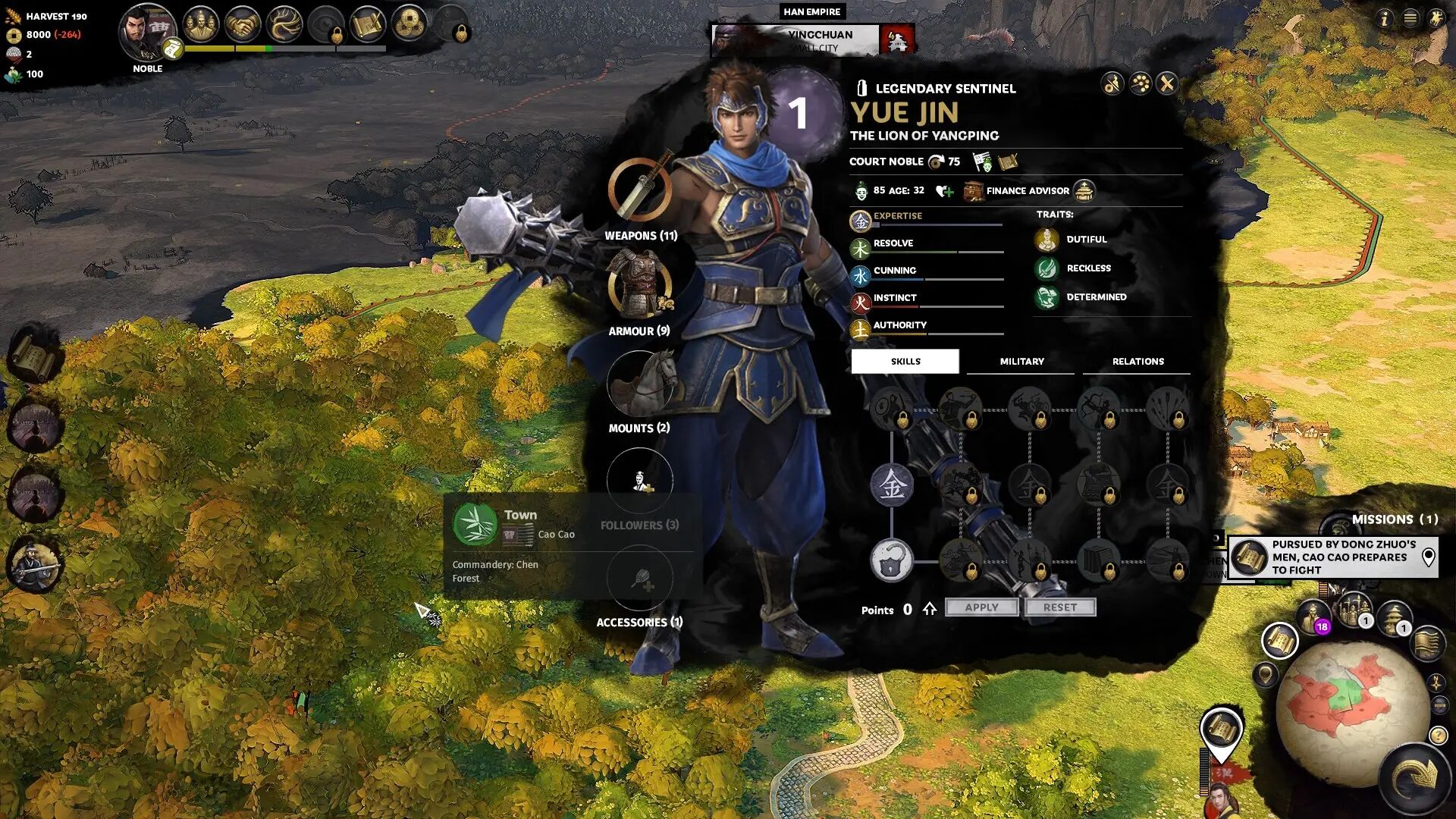
Task: Switch to the Military tab
Action: [1021, 362]
